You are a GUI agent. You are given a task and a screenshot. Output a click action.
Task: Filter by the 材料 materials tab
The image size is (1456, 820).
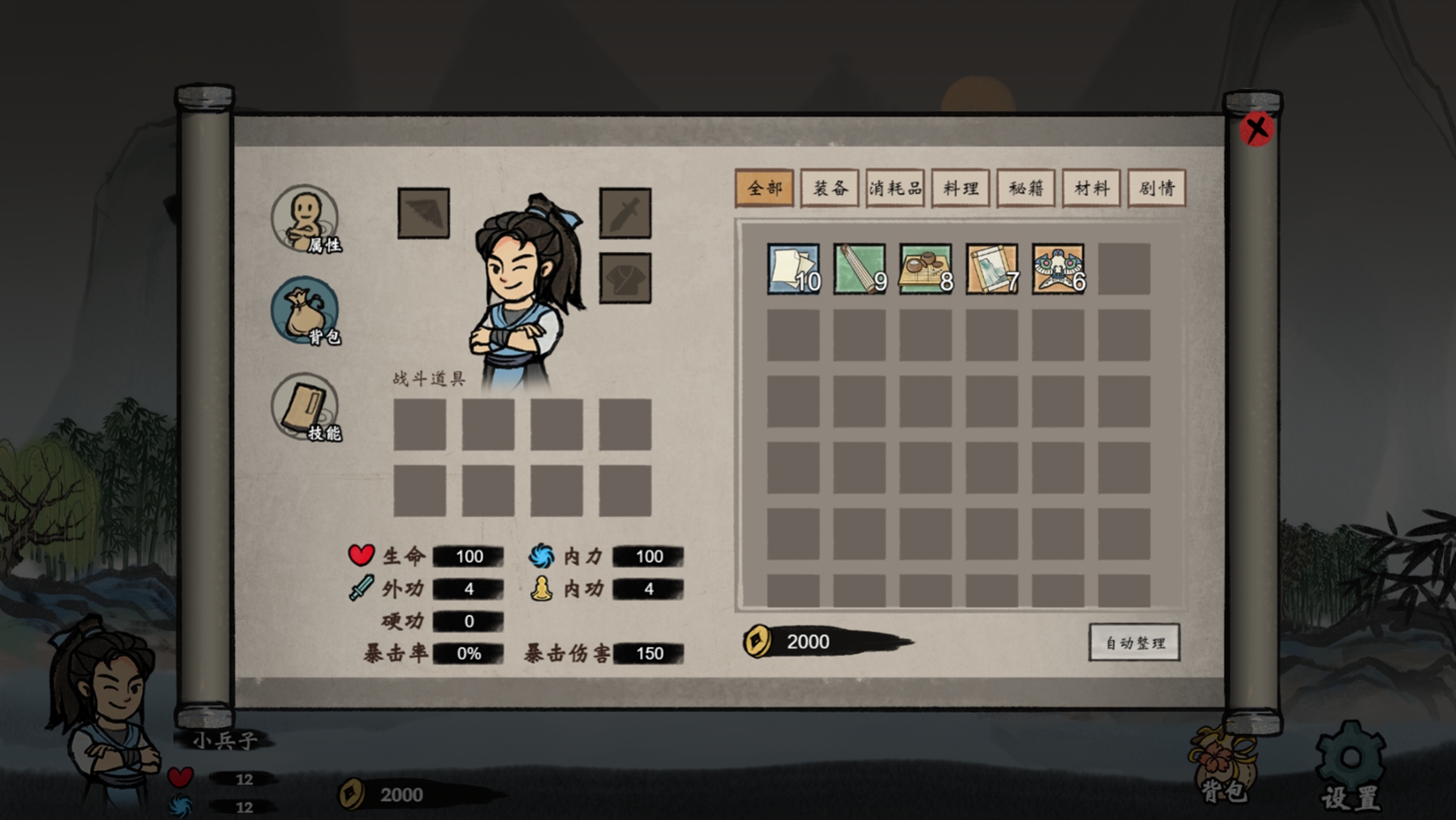[x=1091, y=188]
